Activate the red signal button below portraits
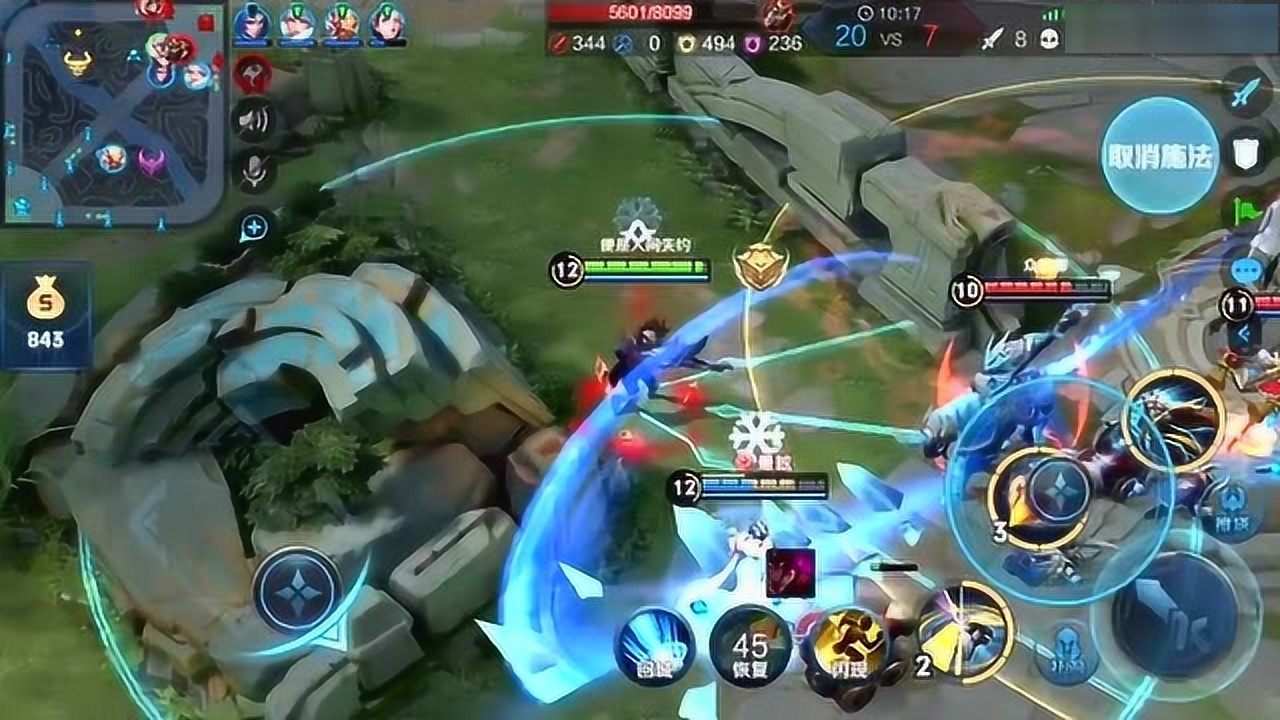Image resolution: width=1280 pixels, height=720 pixels. pyautogui.click(x=253, y=73)
